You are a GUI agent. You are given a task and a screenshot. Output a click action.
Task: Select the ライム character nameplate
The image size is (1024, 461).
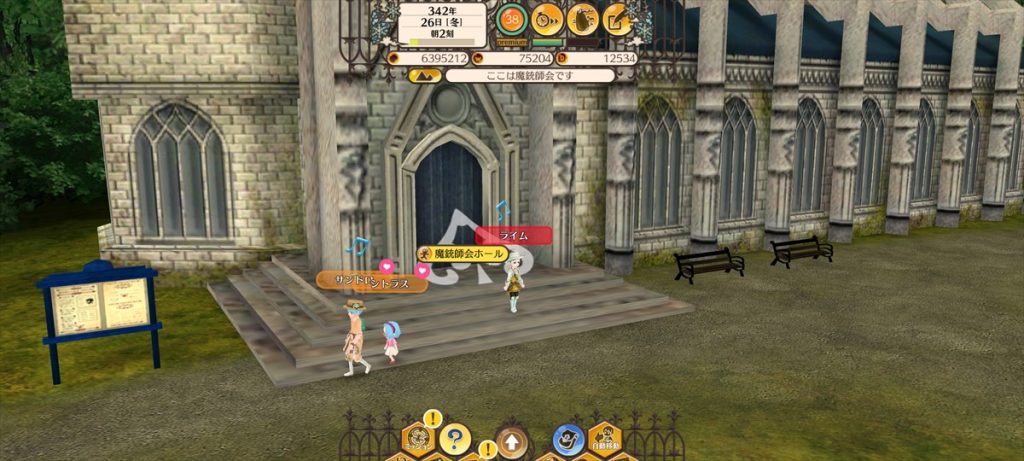514,236
